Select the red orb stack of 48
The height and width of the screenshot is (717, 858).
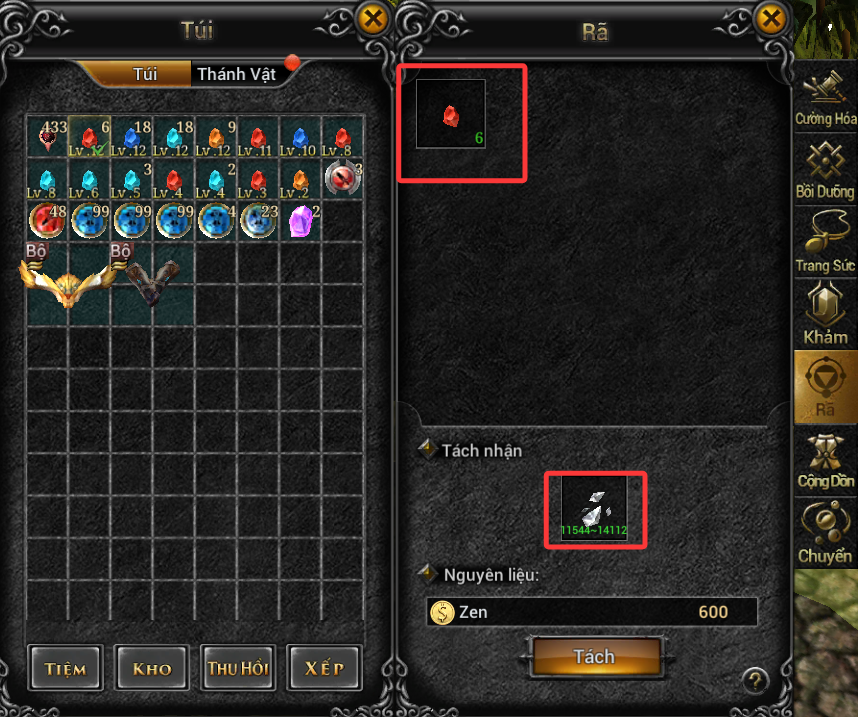point(46,220)
